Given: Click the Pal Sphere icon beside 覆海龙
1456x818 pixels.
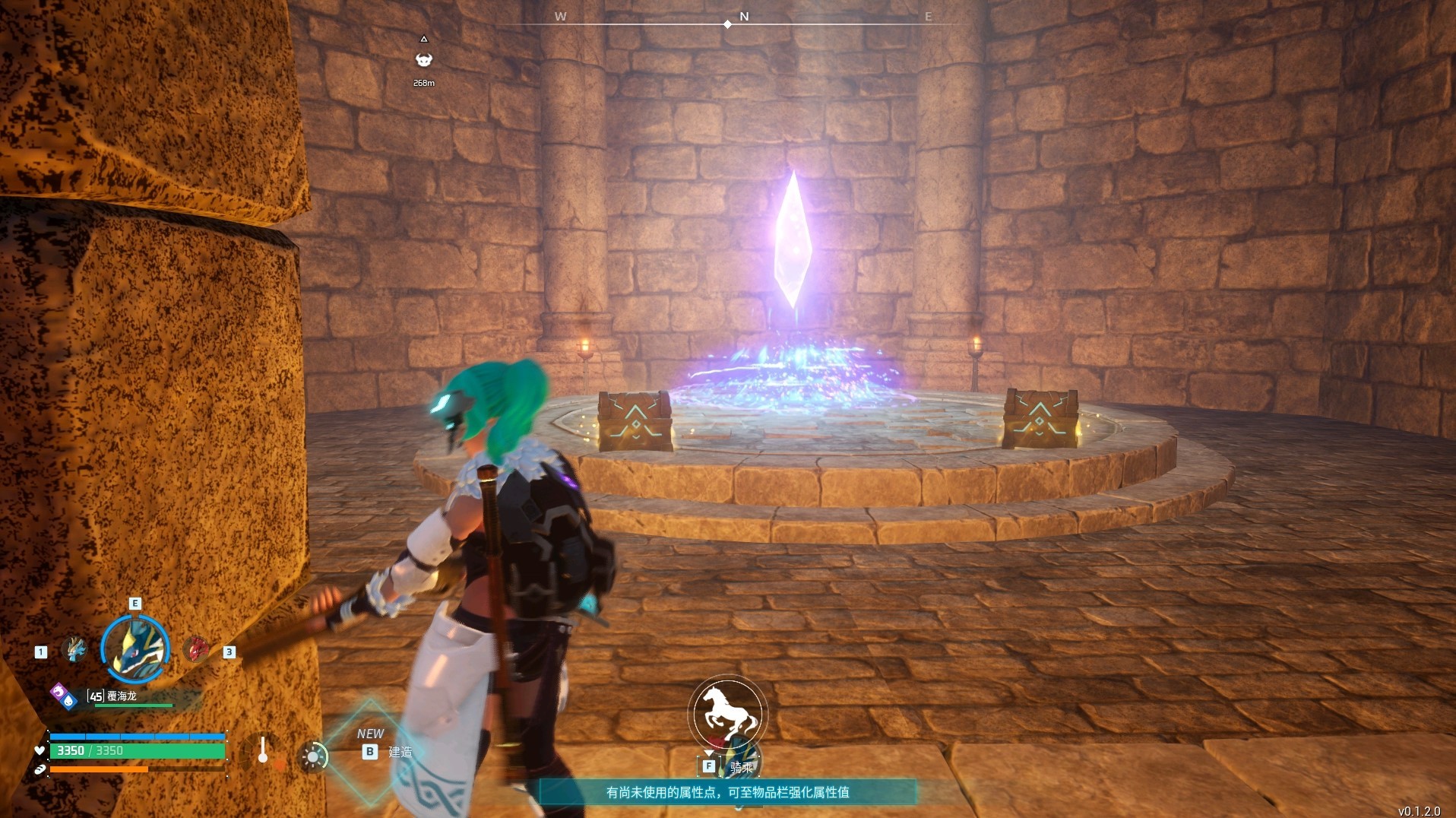Looking at the screenshot, I should [x=64, y=696].
